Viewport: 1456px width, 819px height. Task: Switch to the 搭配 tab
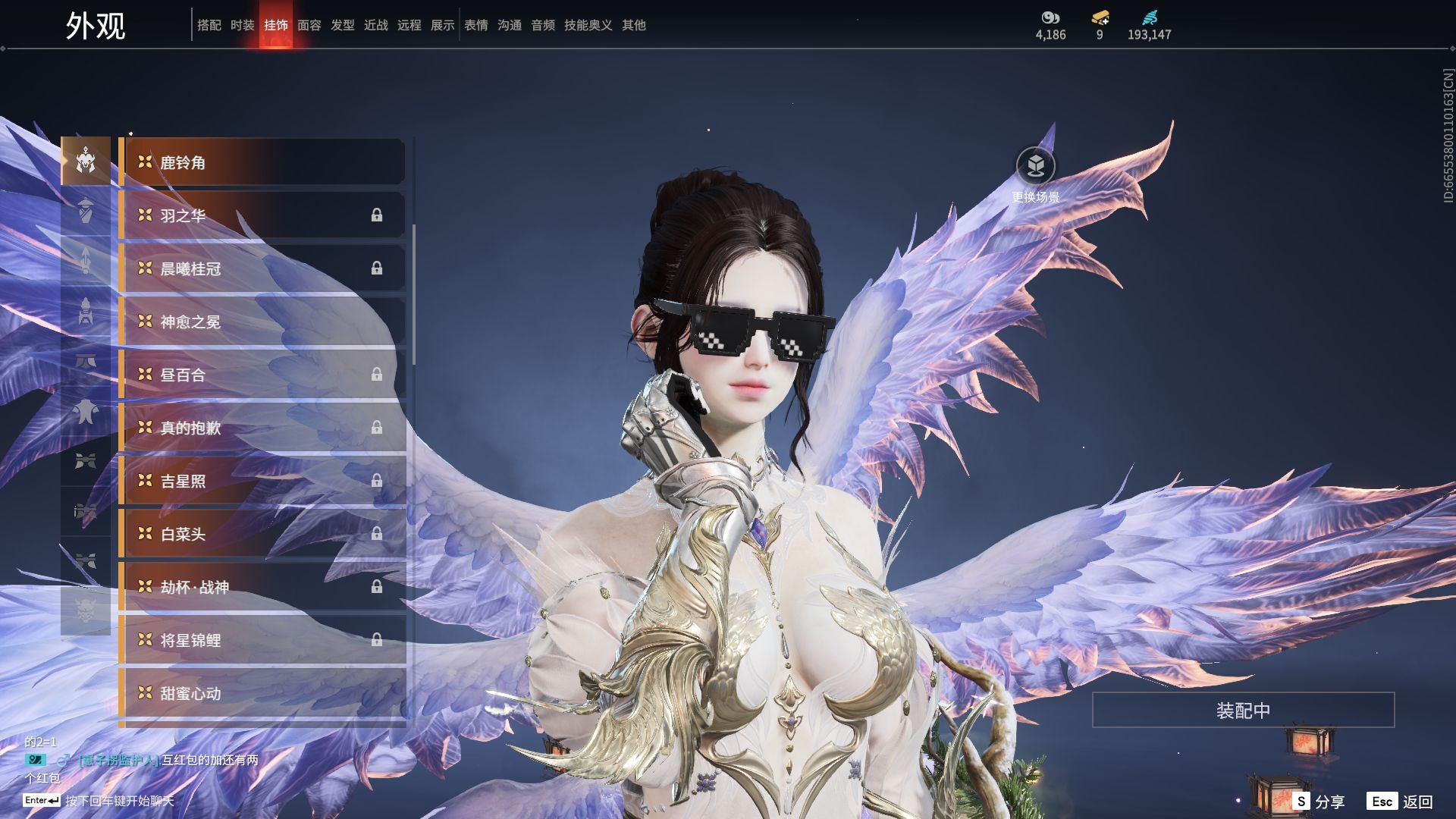click(209, 25)
